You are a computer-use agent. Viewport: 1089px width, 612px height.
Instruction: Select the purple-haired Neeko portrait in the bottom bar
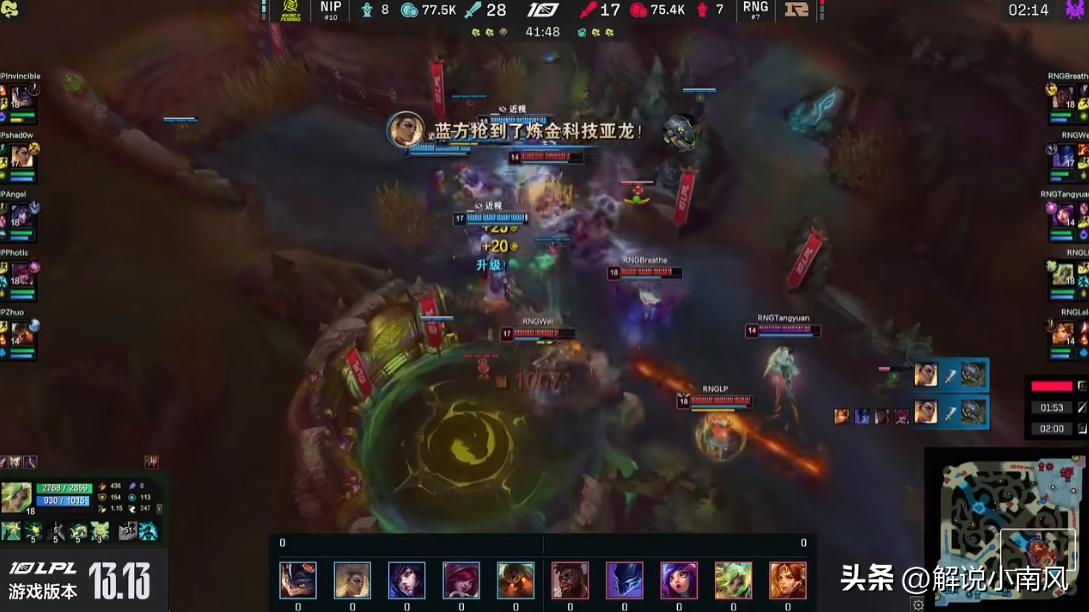[x=679, y=580]
